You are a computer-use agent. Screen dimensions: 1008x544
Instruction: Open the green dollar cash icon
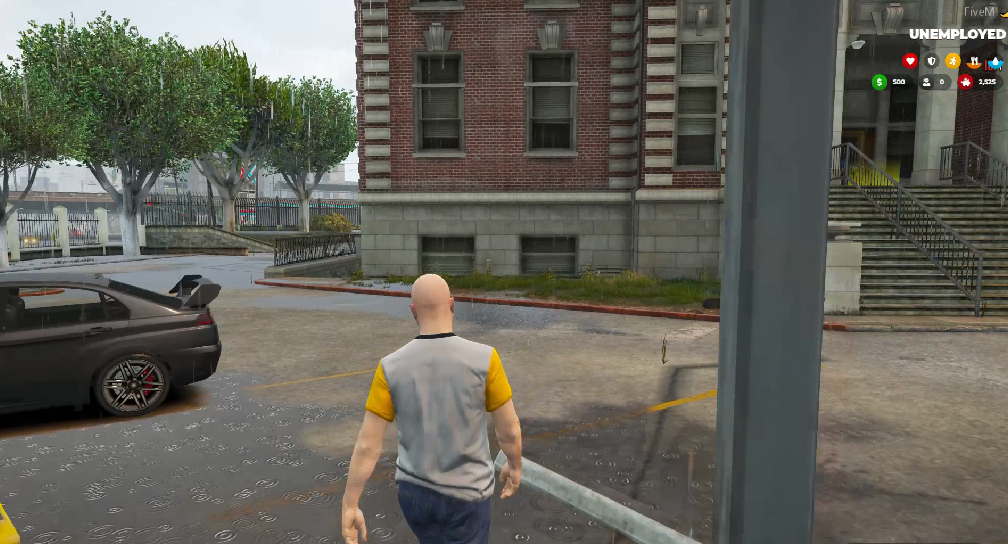click(x=880, y=82)
